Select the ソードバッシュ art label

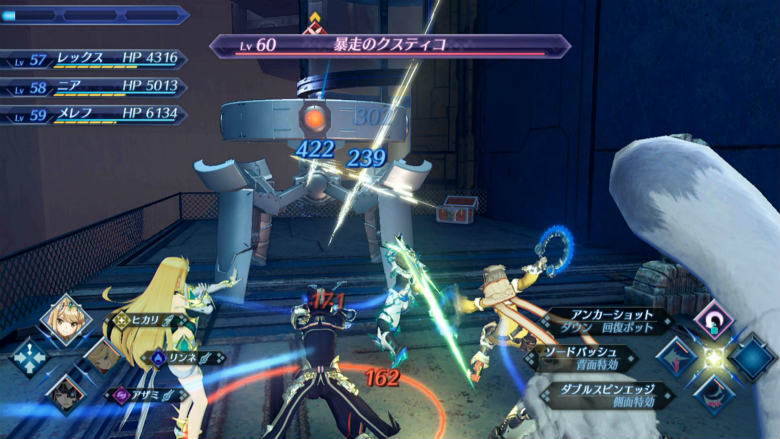coord(585,358)
